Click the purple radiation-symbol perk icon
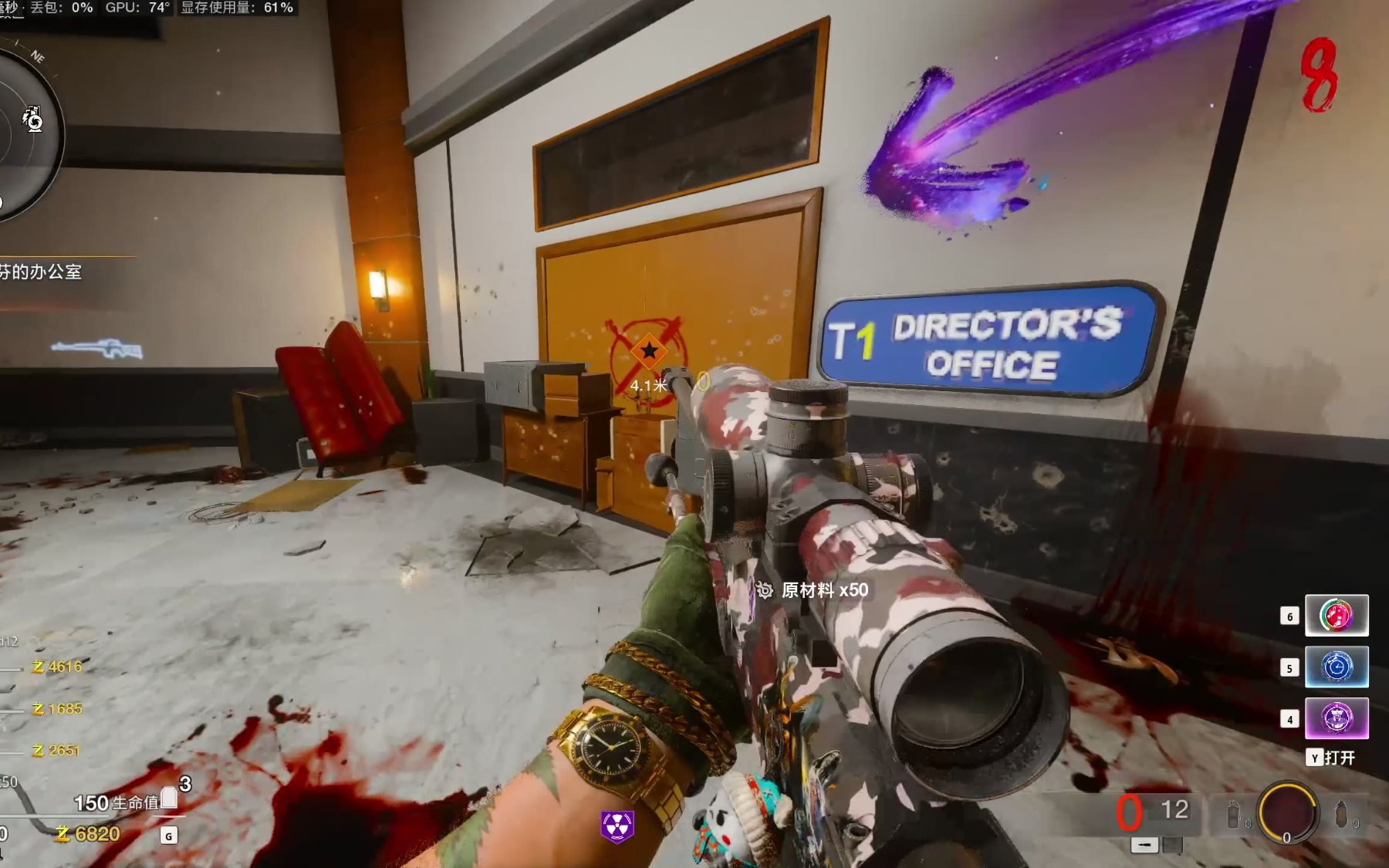This screenshot has height=868, width=1389. click(x=617, y=826)
